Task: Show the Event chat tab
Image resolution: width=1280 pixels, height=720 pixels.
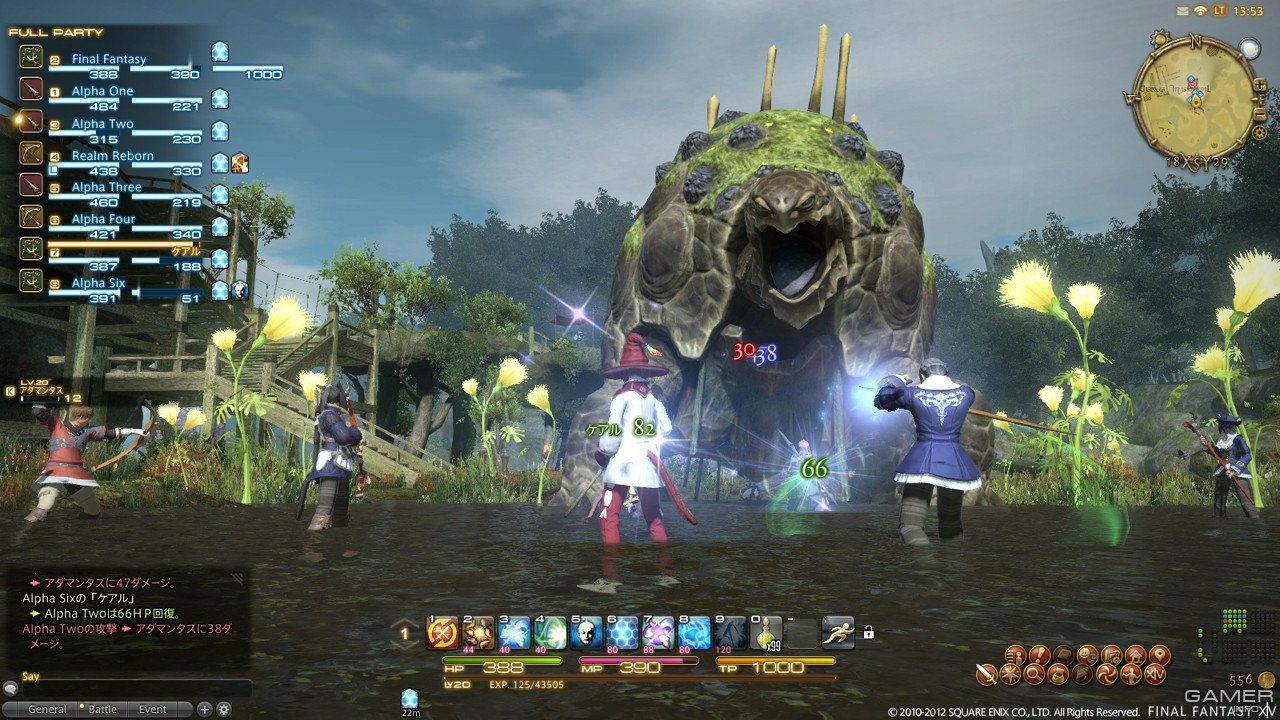Action: (x=153, y=709)
